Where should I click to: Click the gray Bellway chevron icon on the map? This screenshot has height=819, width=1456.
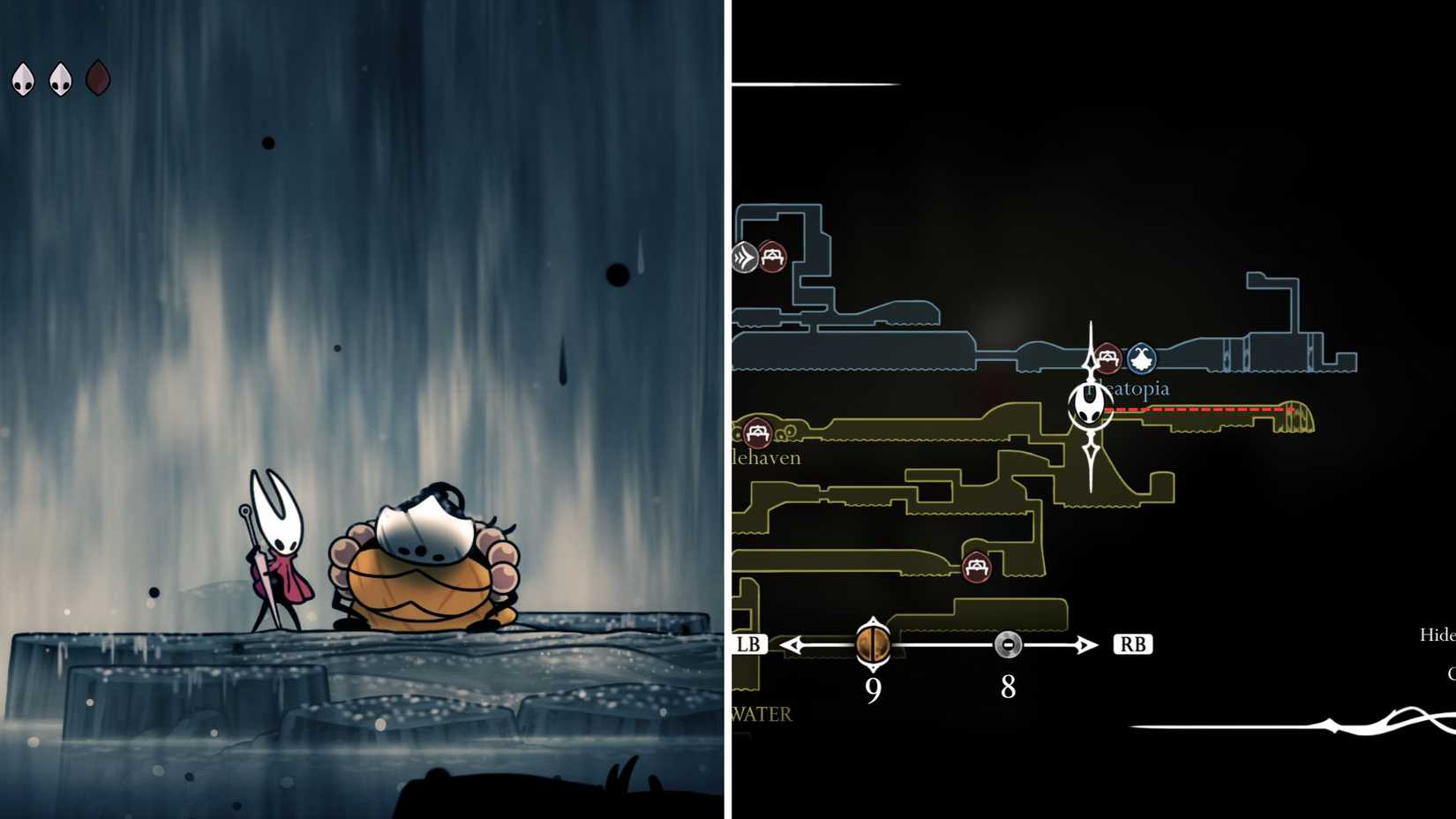(744, 257)
